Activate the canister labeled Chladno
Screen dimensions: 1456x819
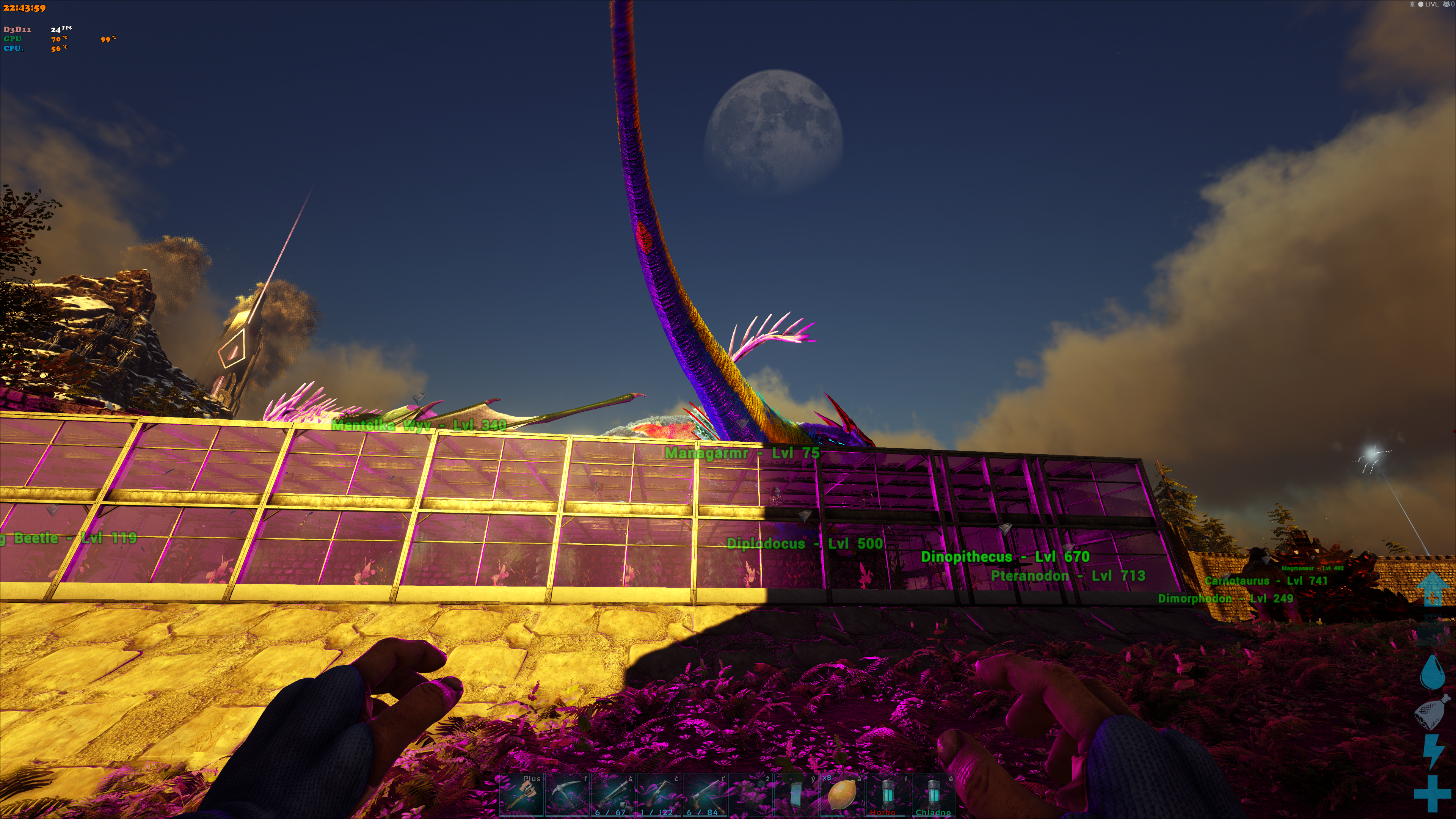(x=933, y=795)
